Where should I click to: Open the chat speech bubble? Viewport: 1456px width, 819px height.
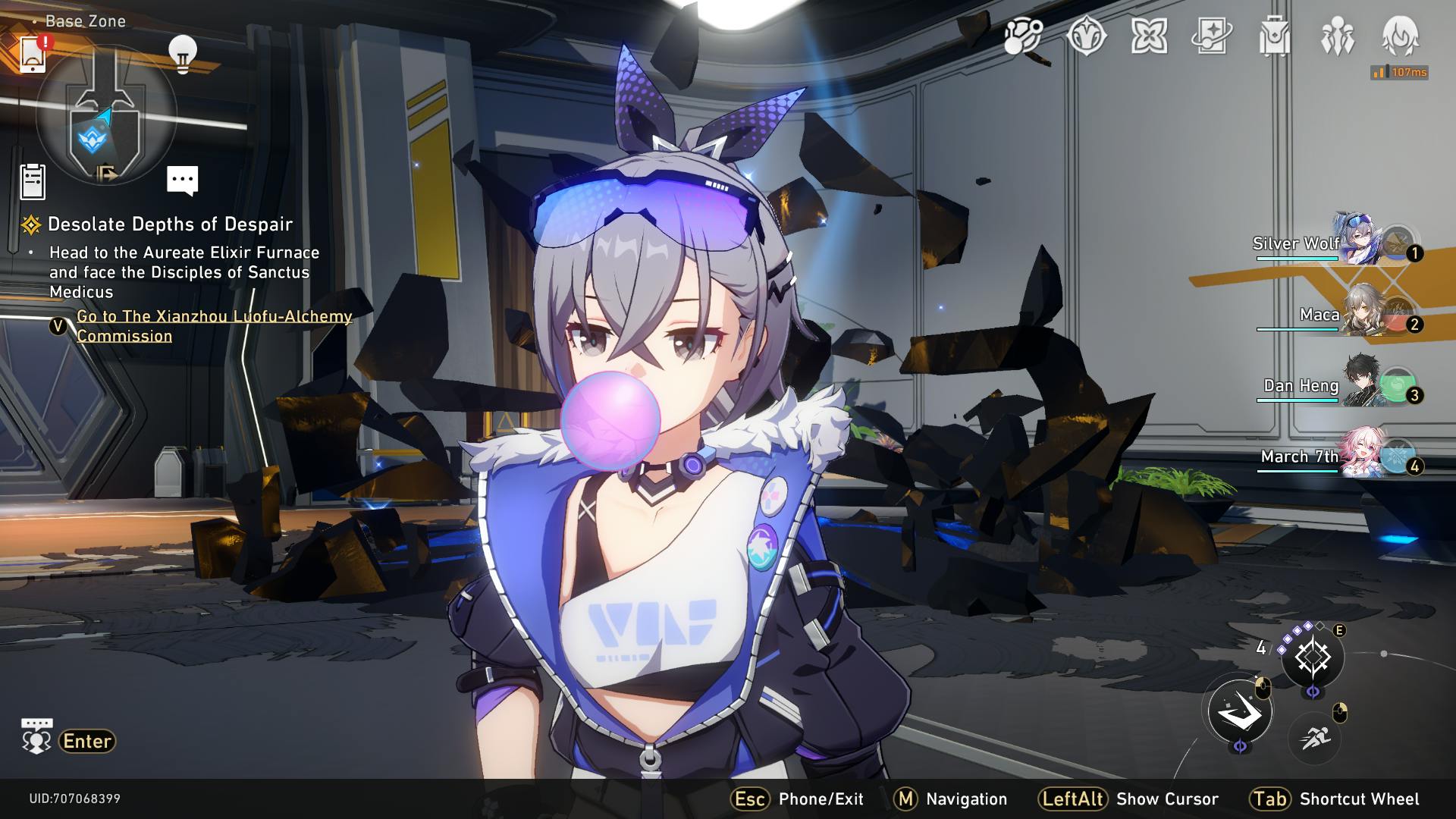[x=182, y=180]
